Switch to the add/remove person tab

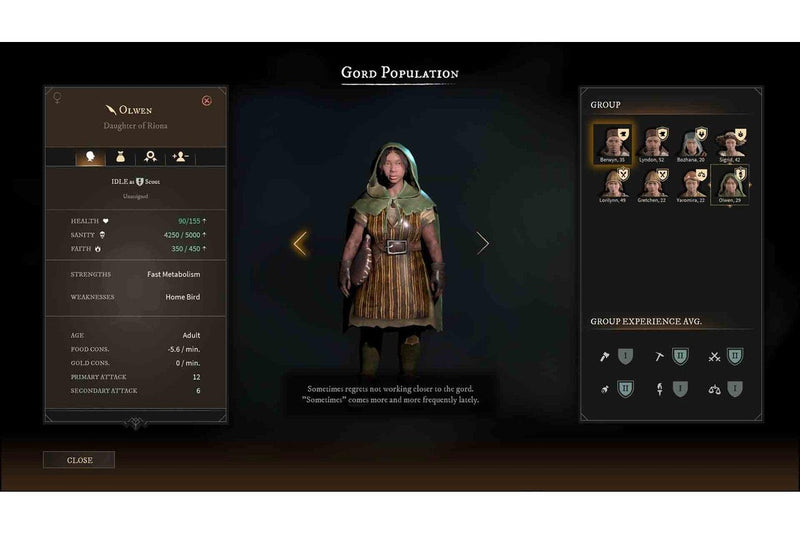pyautogui.click(x=181, y=157)
